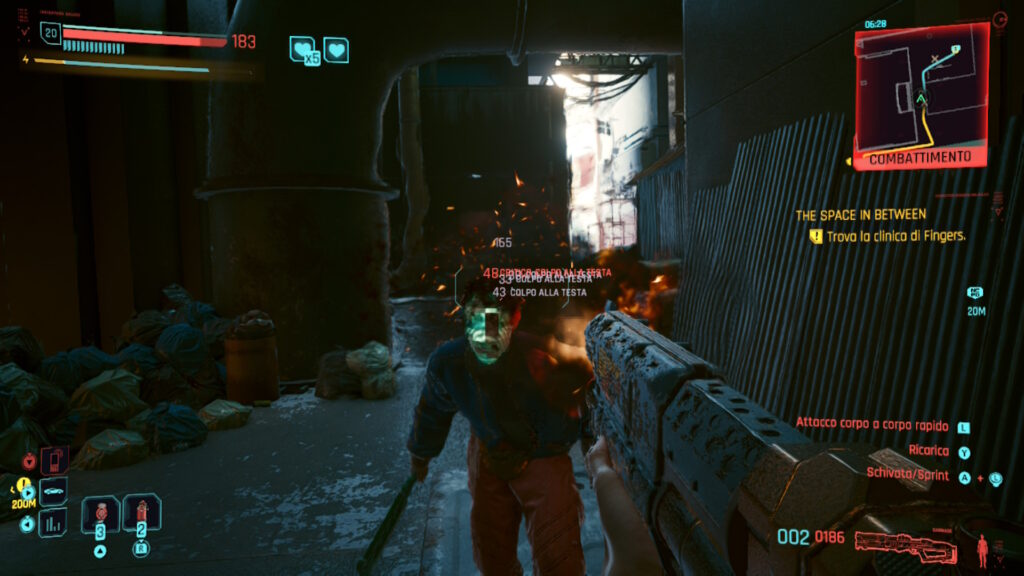Select The Space In Between quest tracker
Screen dimensions: 1024x576
pyautogui.click(x=860, y=215)
